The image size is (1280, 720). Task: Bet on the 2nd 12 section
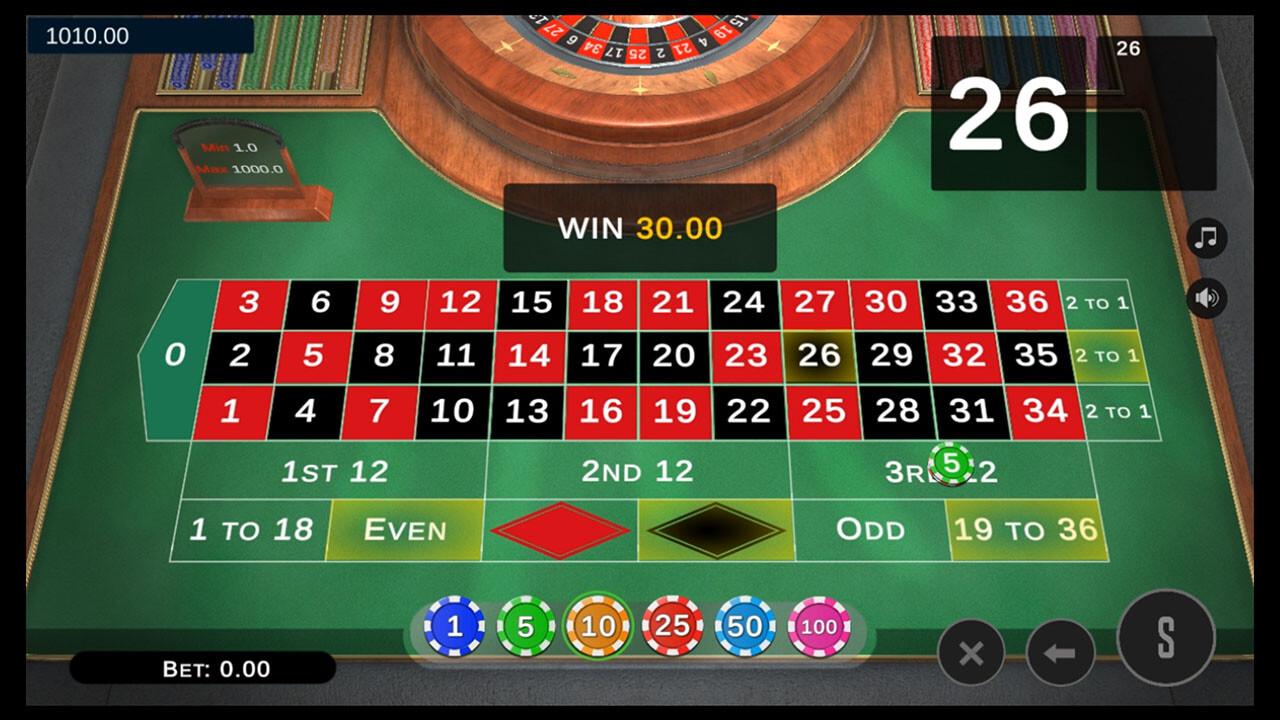637,470
